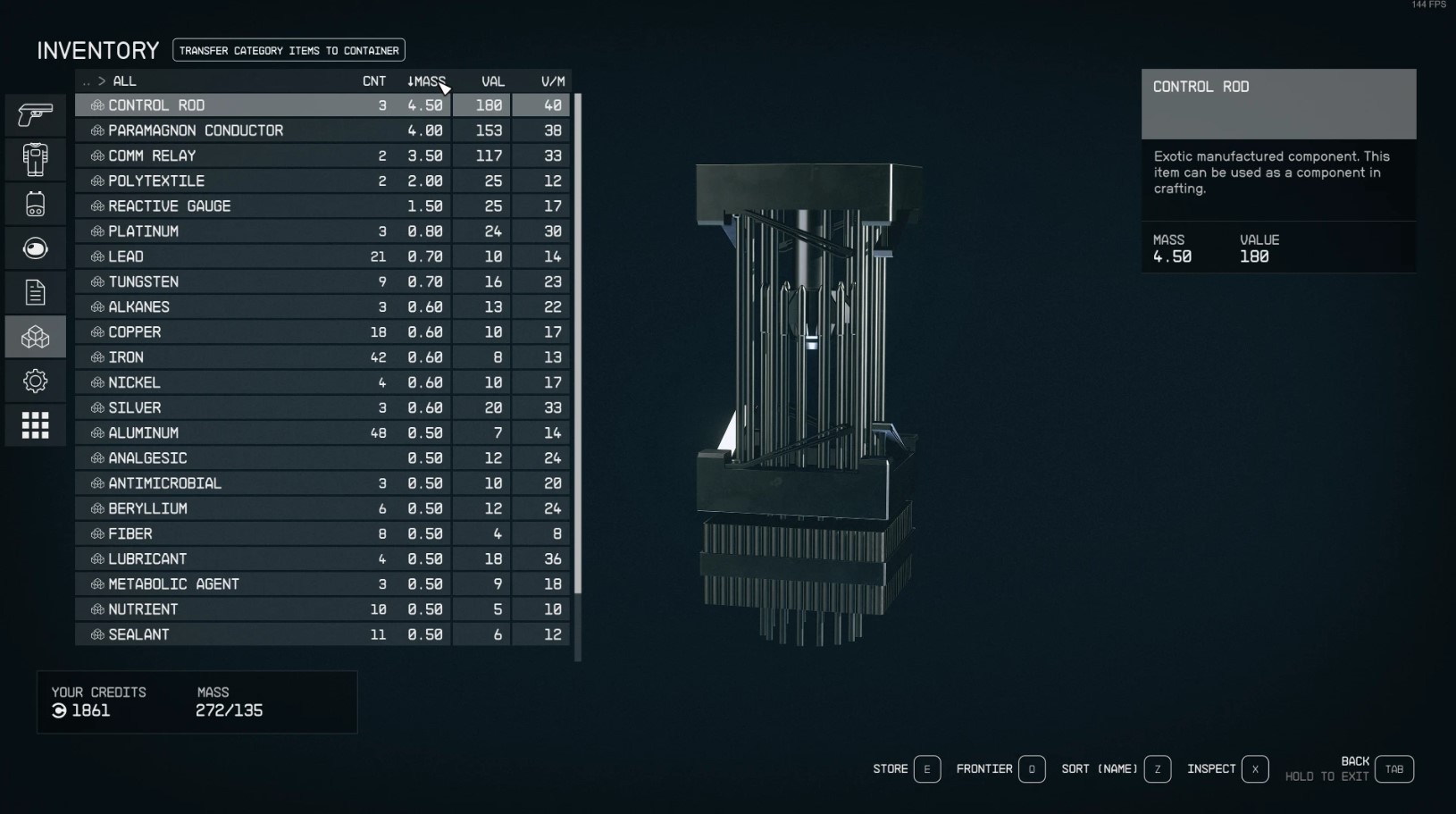Viewport: 1456px width, 814px height.
Task: Switch to the V/M column header
Action: (x=552, y=81)
